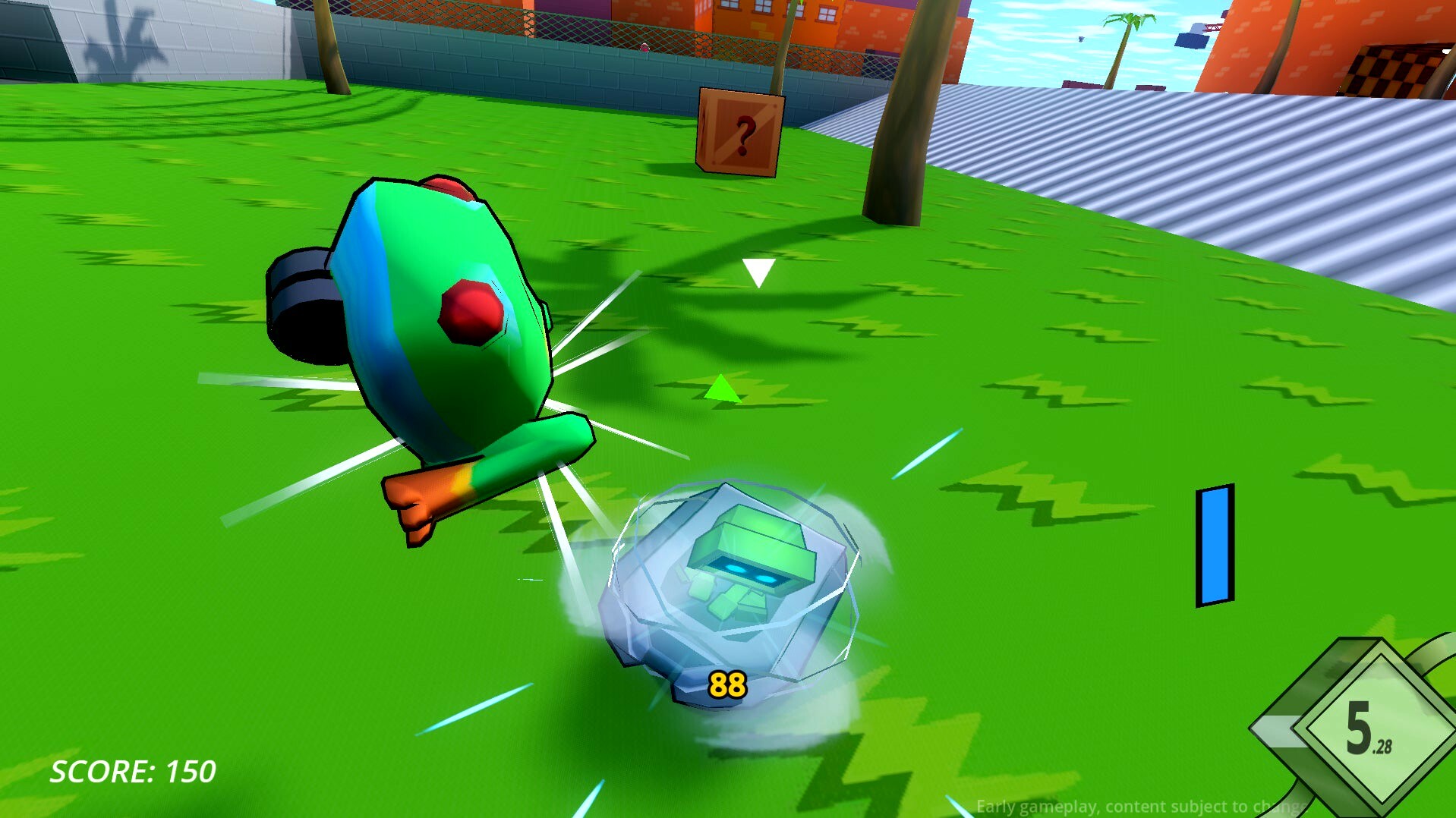Click the yellow 88 damage number
This screenshot has height=818, width=1456.
[x=726, y=684]
